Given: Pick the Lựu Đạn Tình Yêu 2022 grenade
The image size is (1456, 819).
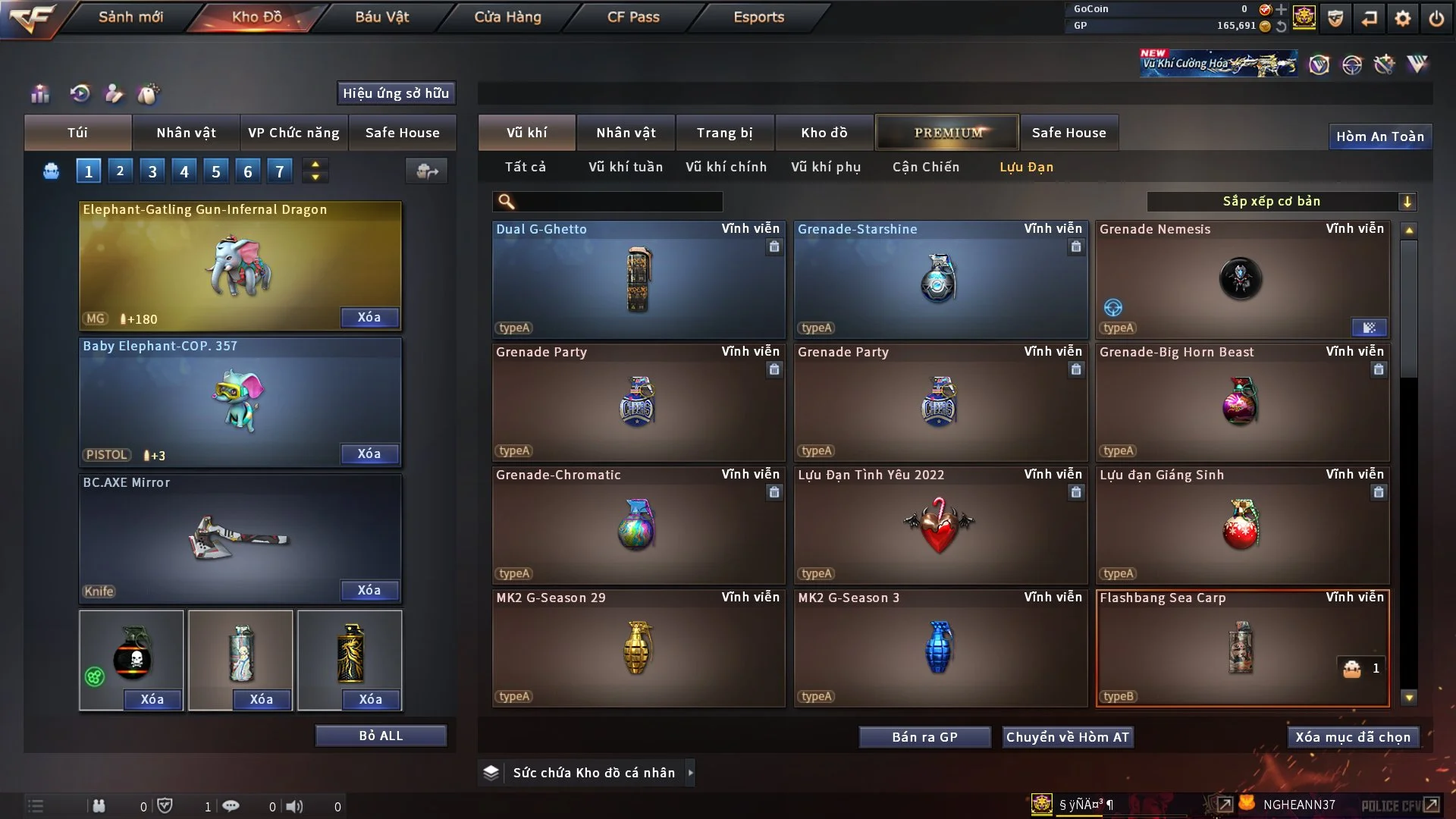Looking at the screenshot, I should pyautogui.click(x=940, y=525).
